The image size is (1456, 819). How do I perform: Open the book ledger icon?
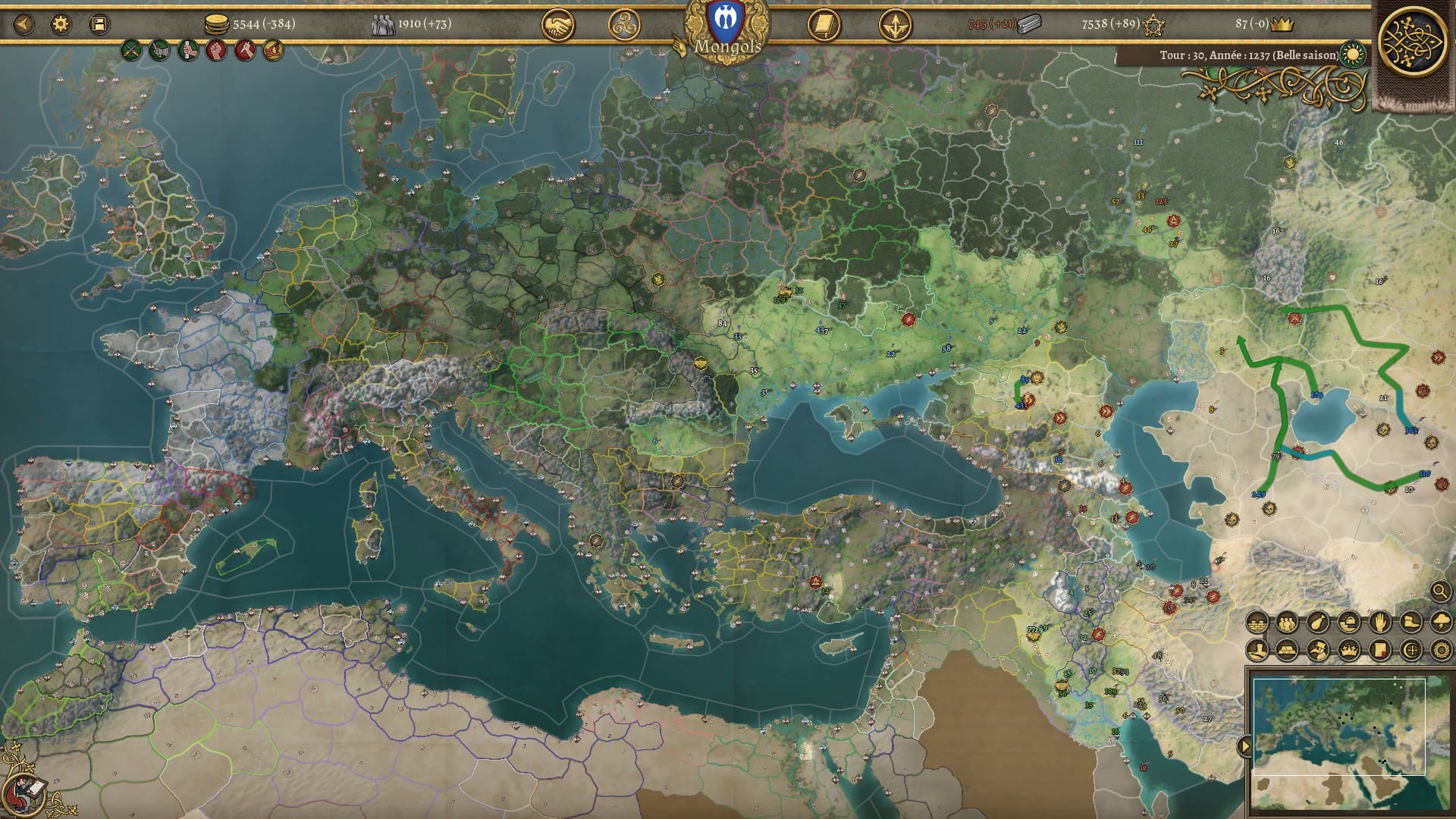click(823, 26)
